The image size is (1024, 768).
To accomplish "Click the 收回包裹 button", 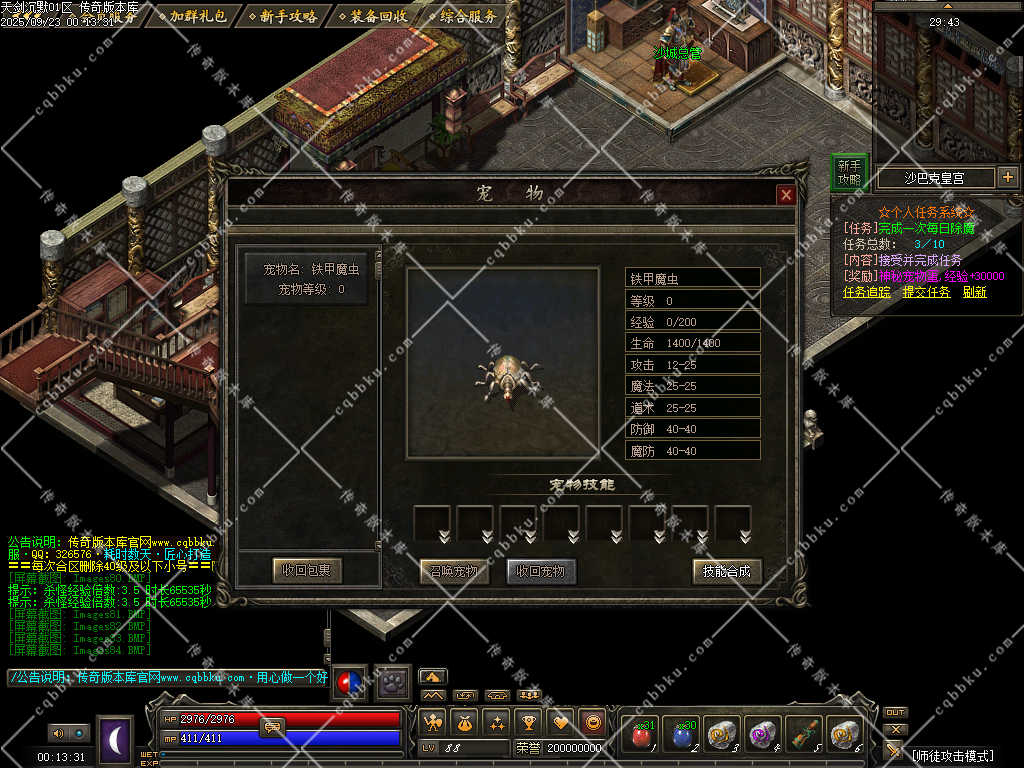I will pyautogui.click(x=307, y=571).
